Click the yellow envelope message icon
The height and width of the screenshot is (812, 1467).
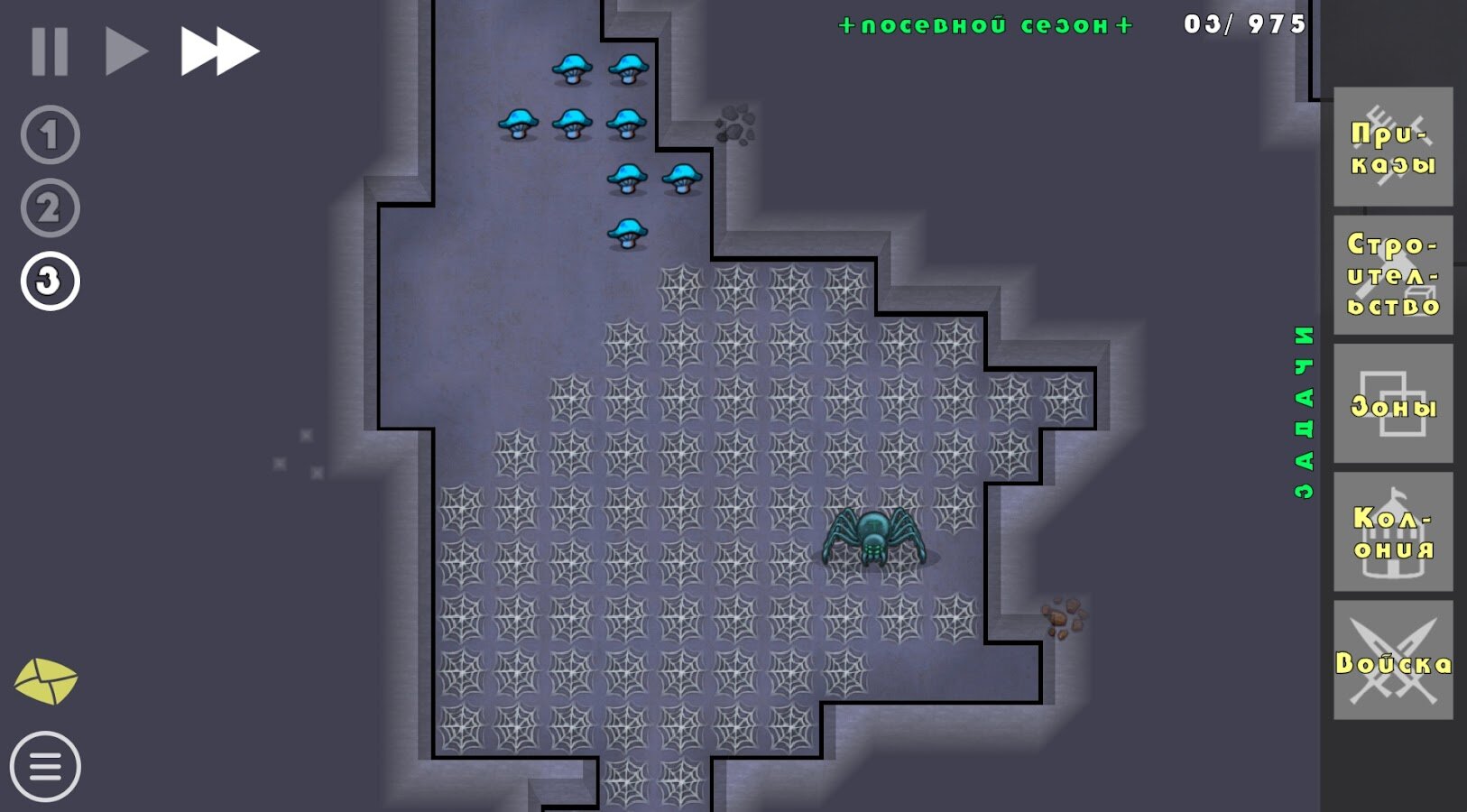click(48, 680)
